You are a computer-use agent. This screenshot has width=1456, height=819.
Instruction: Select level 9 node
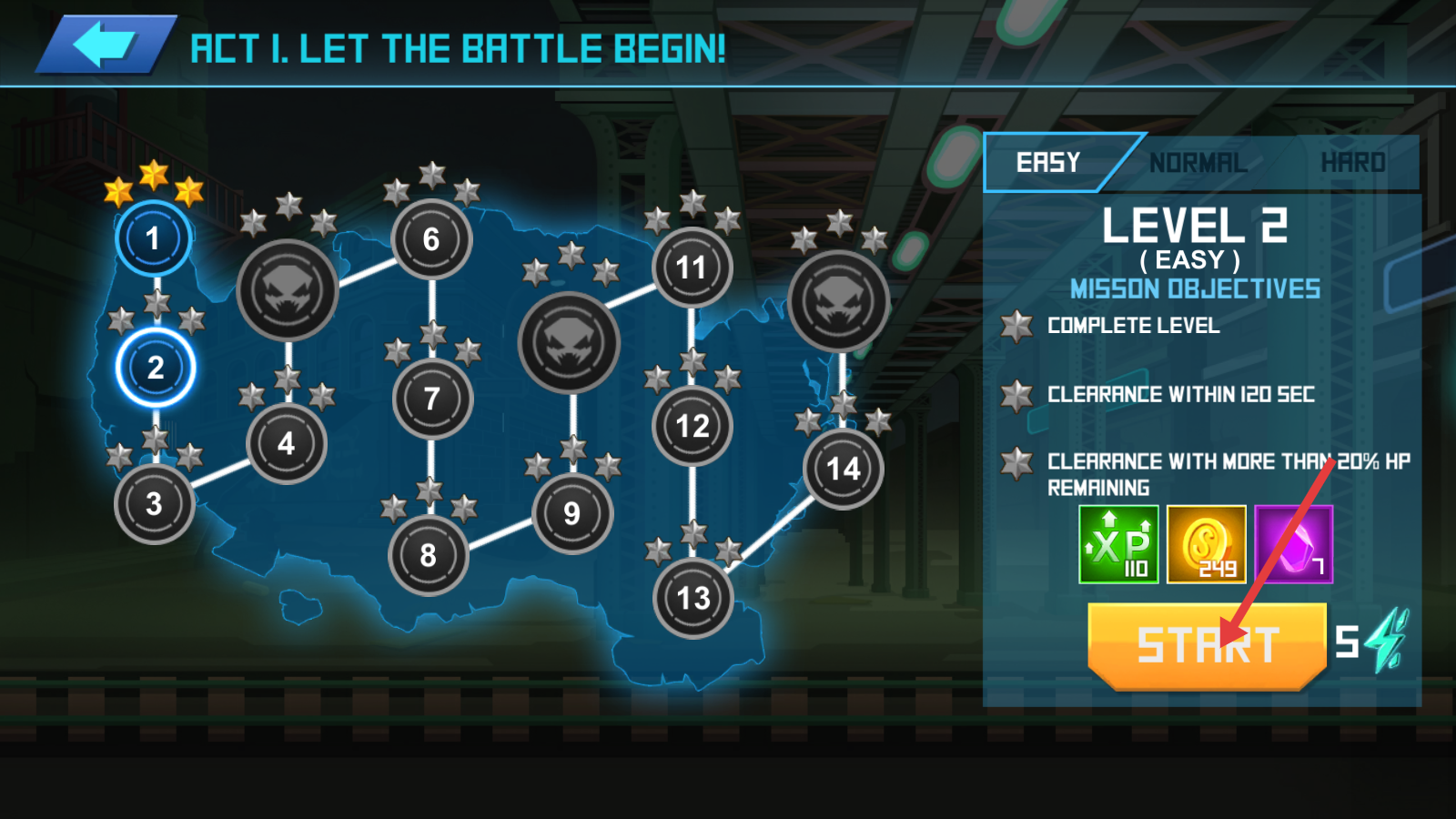572,513
